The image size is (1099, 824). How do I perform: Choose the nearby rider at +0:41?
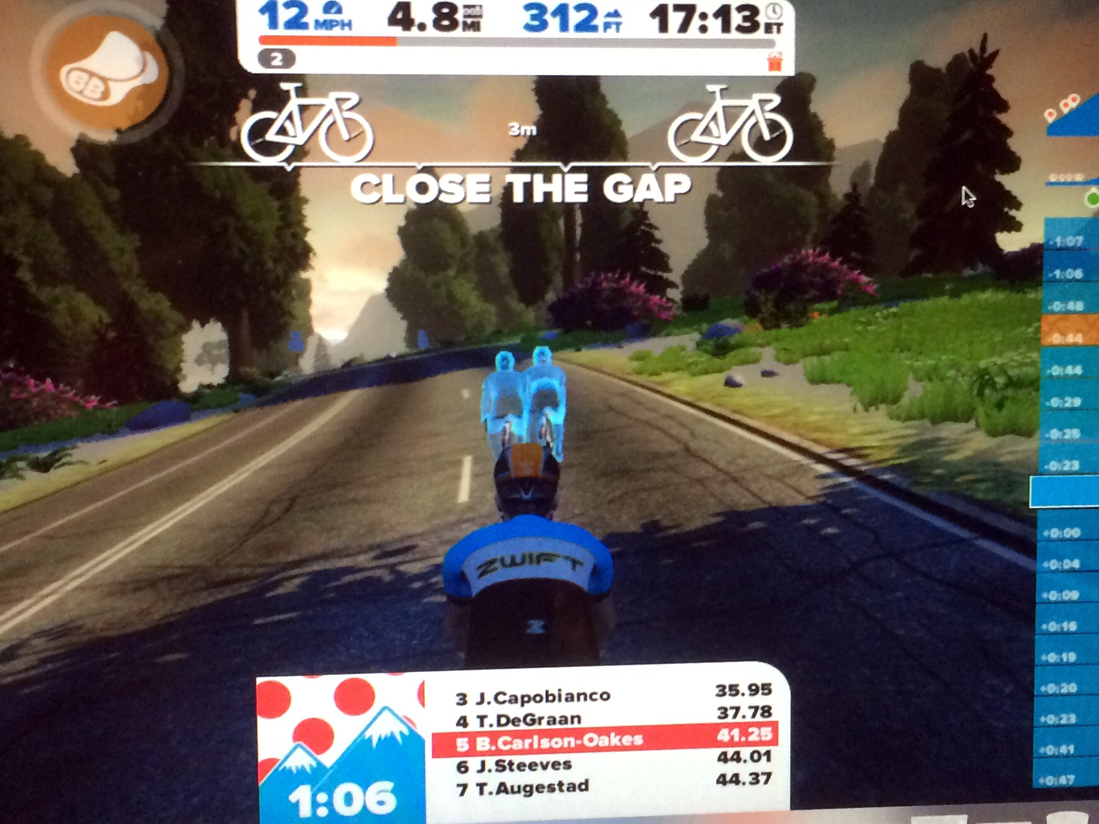click(x=1071, y=749)
